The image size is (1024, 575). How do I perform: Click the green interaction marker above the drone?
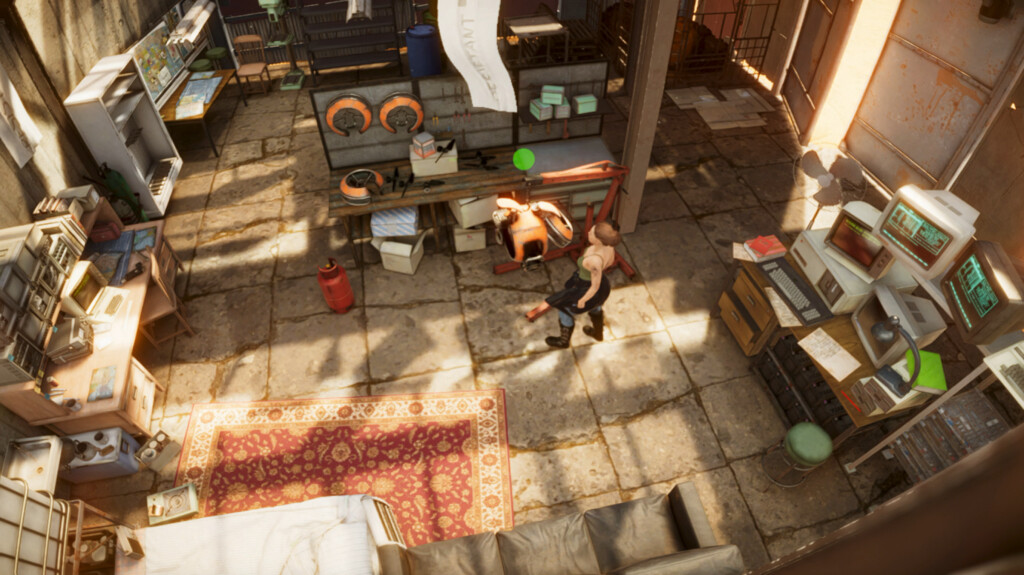click(523, 159)
